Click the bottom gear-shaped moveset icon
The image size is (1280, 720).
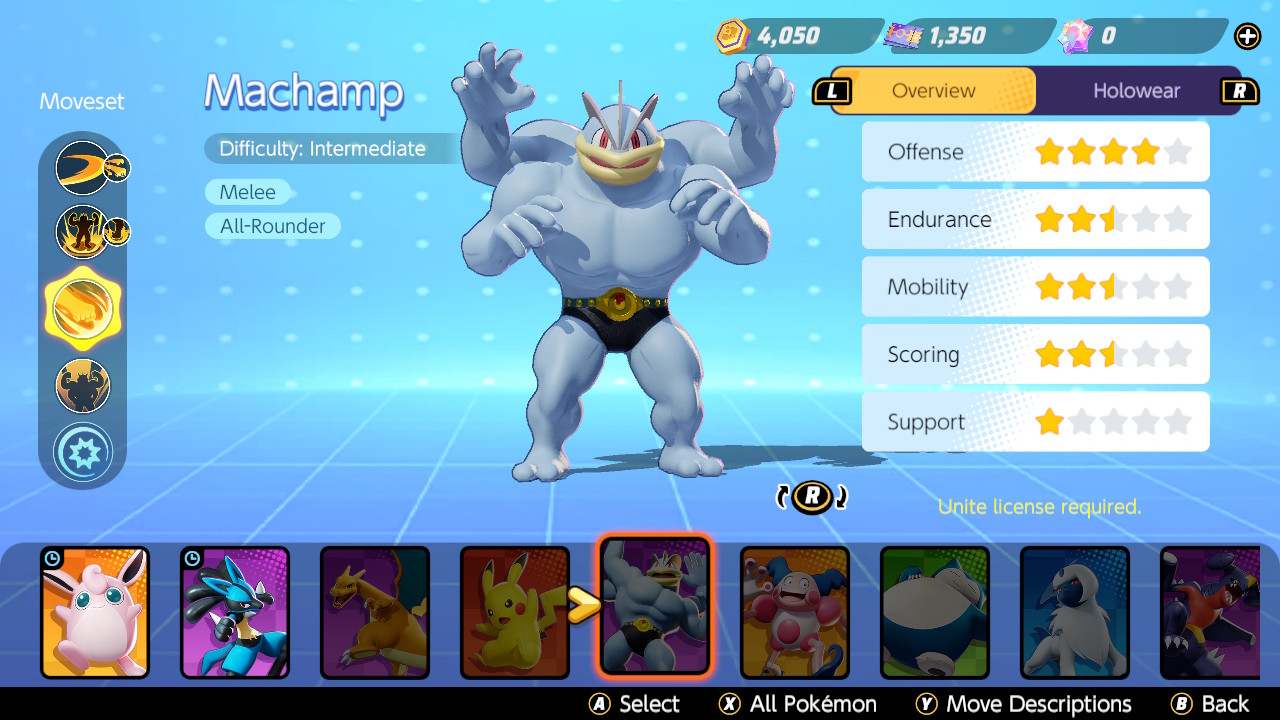[x=83, y=452]
